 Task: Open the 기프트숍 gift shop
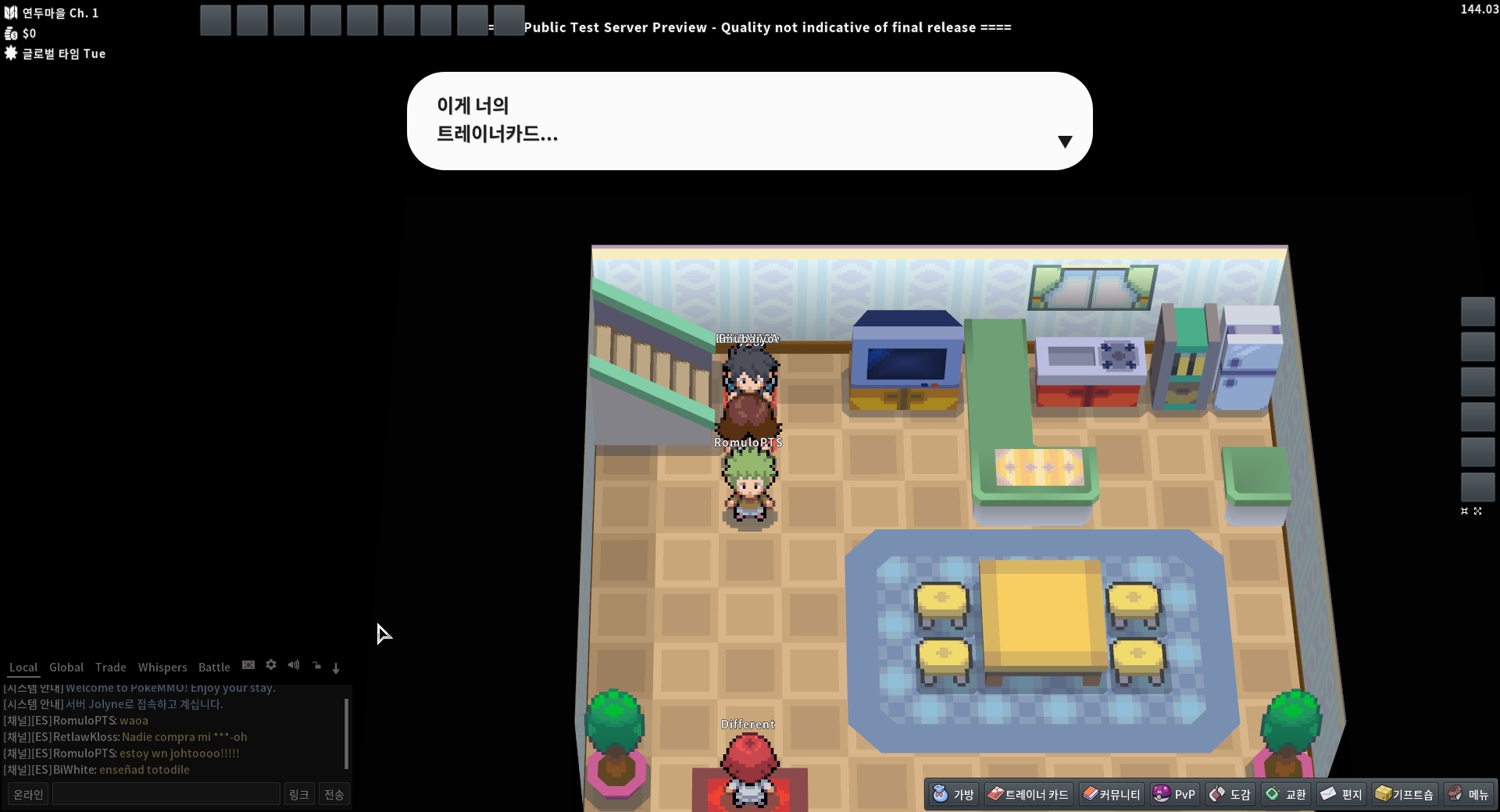click(1405, 794)
